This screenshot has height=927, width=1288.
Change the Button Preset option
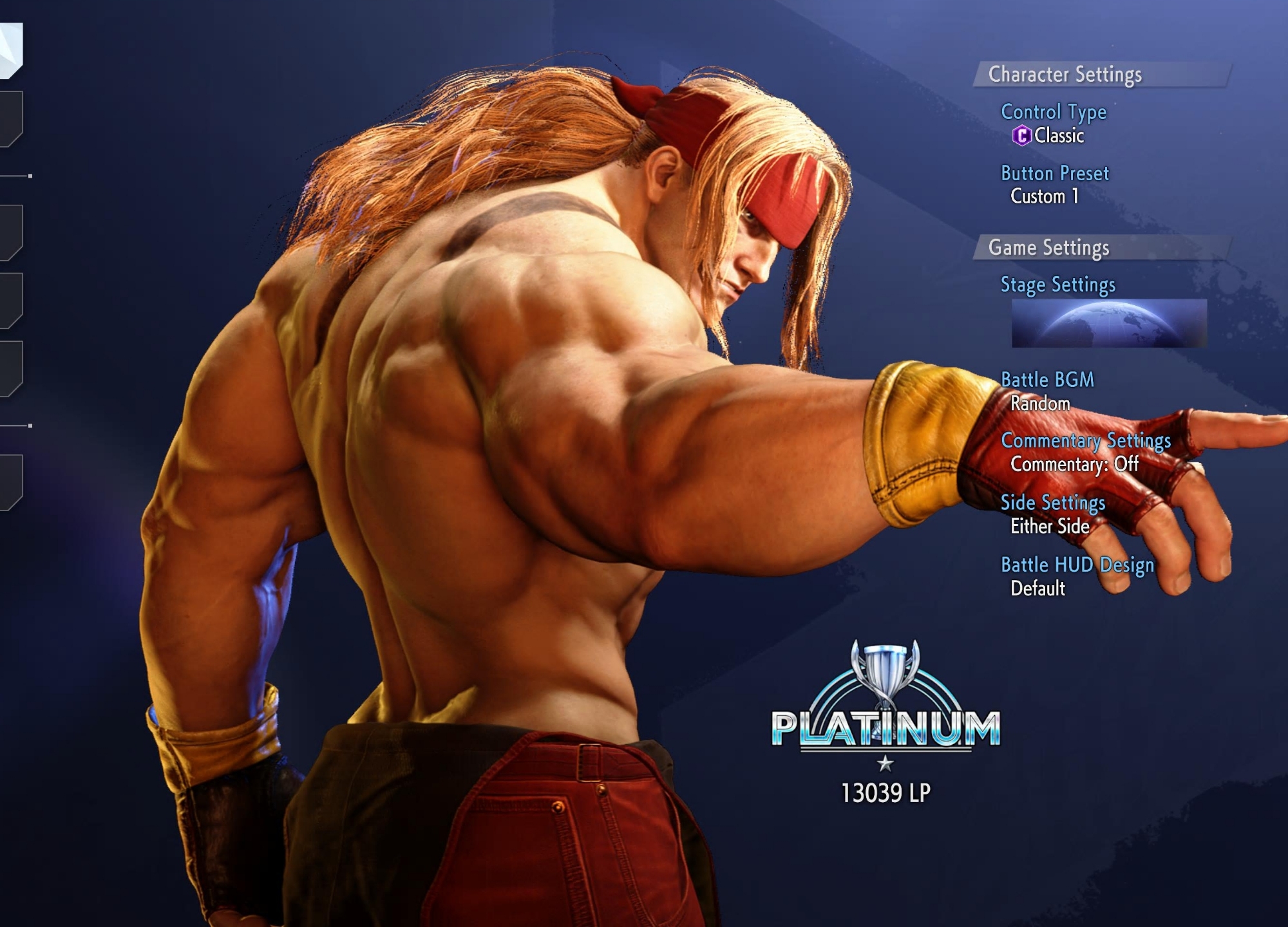(x=1055, y=174)
